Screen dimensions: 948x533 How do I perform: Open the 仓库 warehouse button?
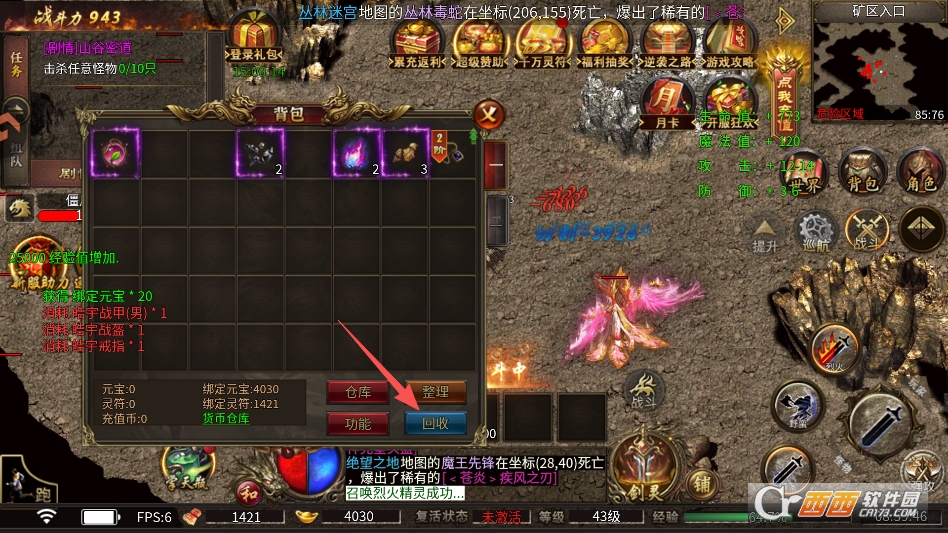(x=357, y=392)
